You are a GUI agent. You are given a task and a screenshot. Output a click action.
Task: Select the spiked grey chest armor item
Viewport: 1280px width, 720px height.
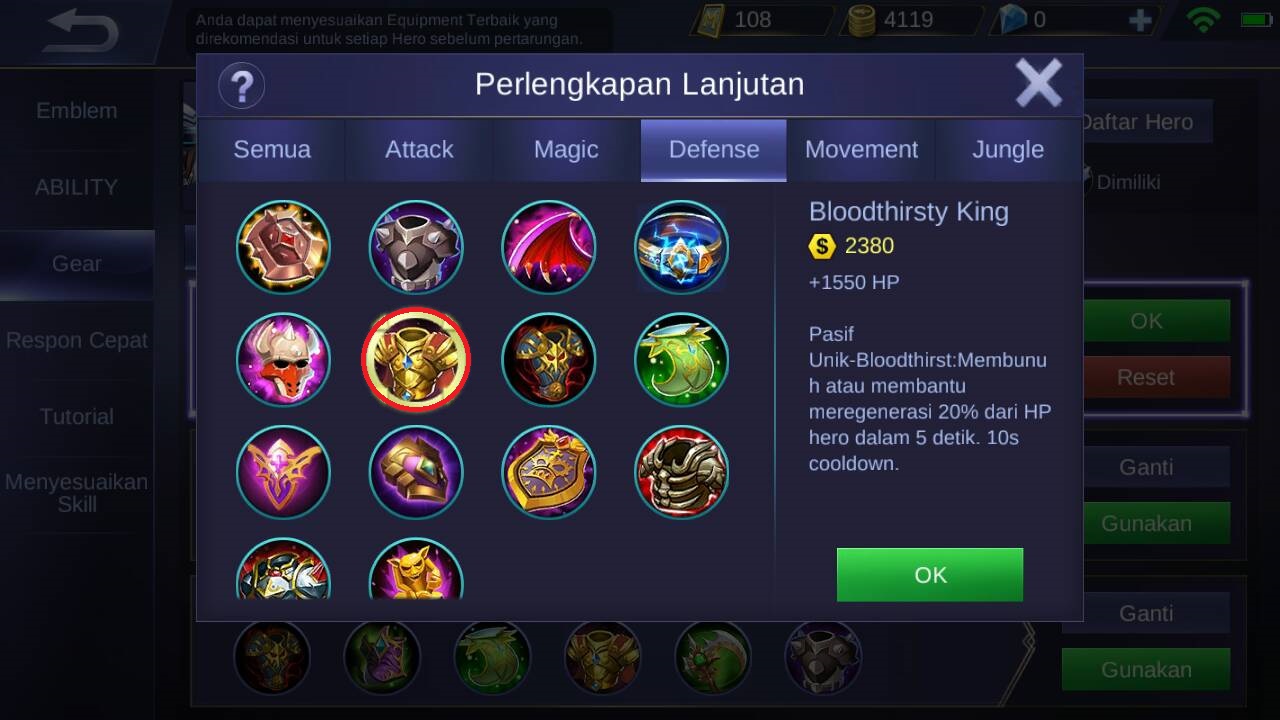[x=415, y=247]
